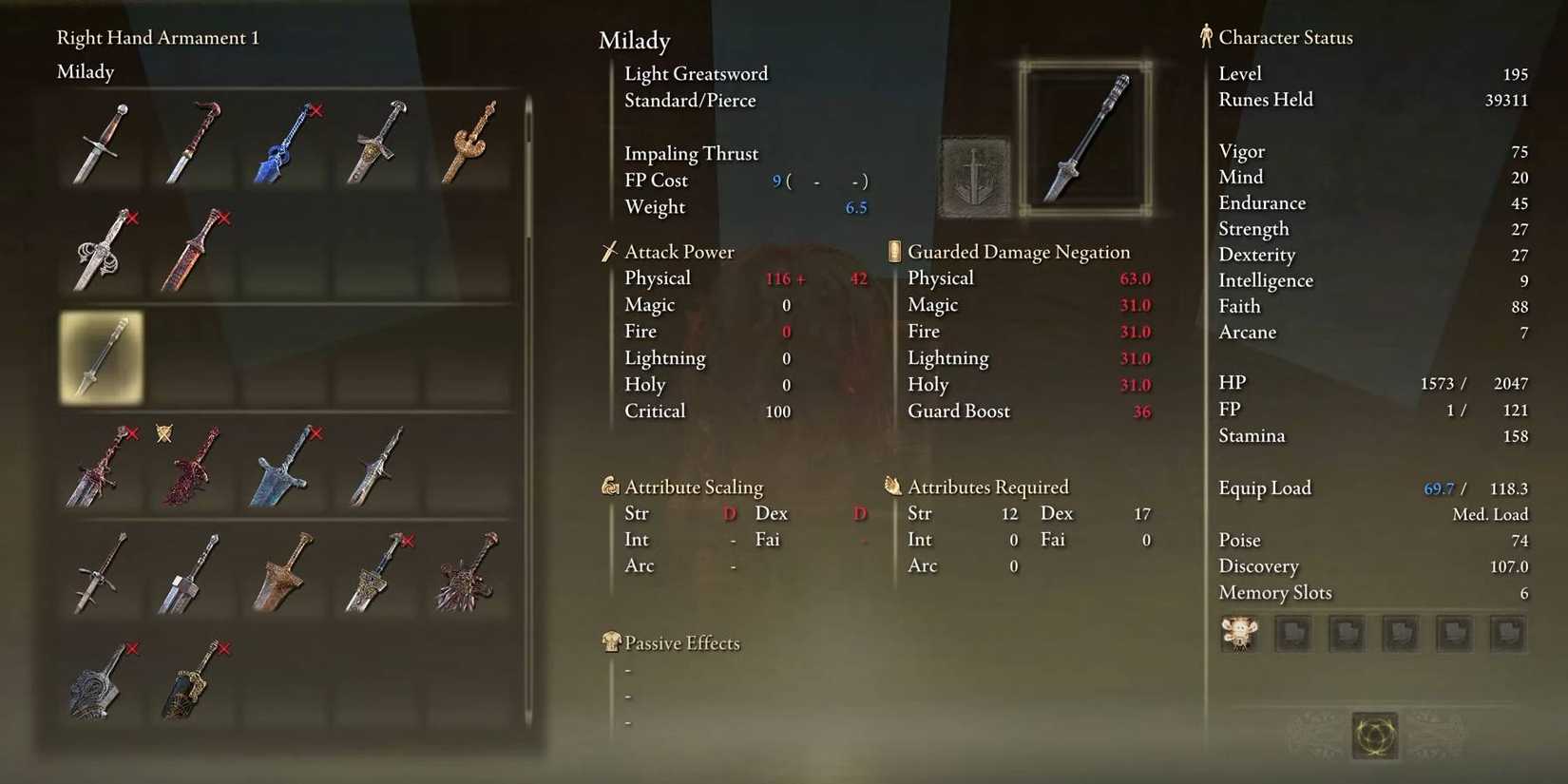Select the ornate rapier in second row

click(100, 249)
